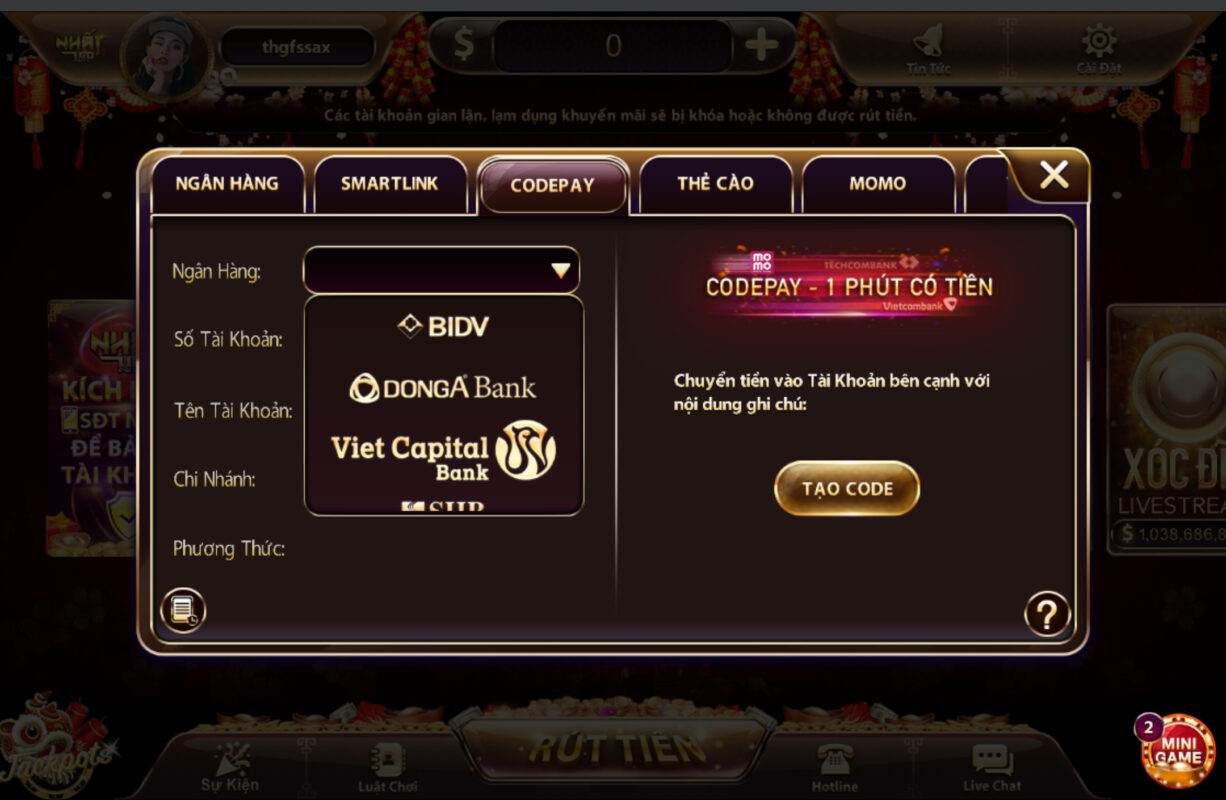Open the SMARTLINK tab
Screen dimensions: 1226x800
pos(389,184)
